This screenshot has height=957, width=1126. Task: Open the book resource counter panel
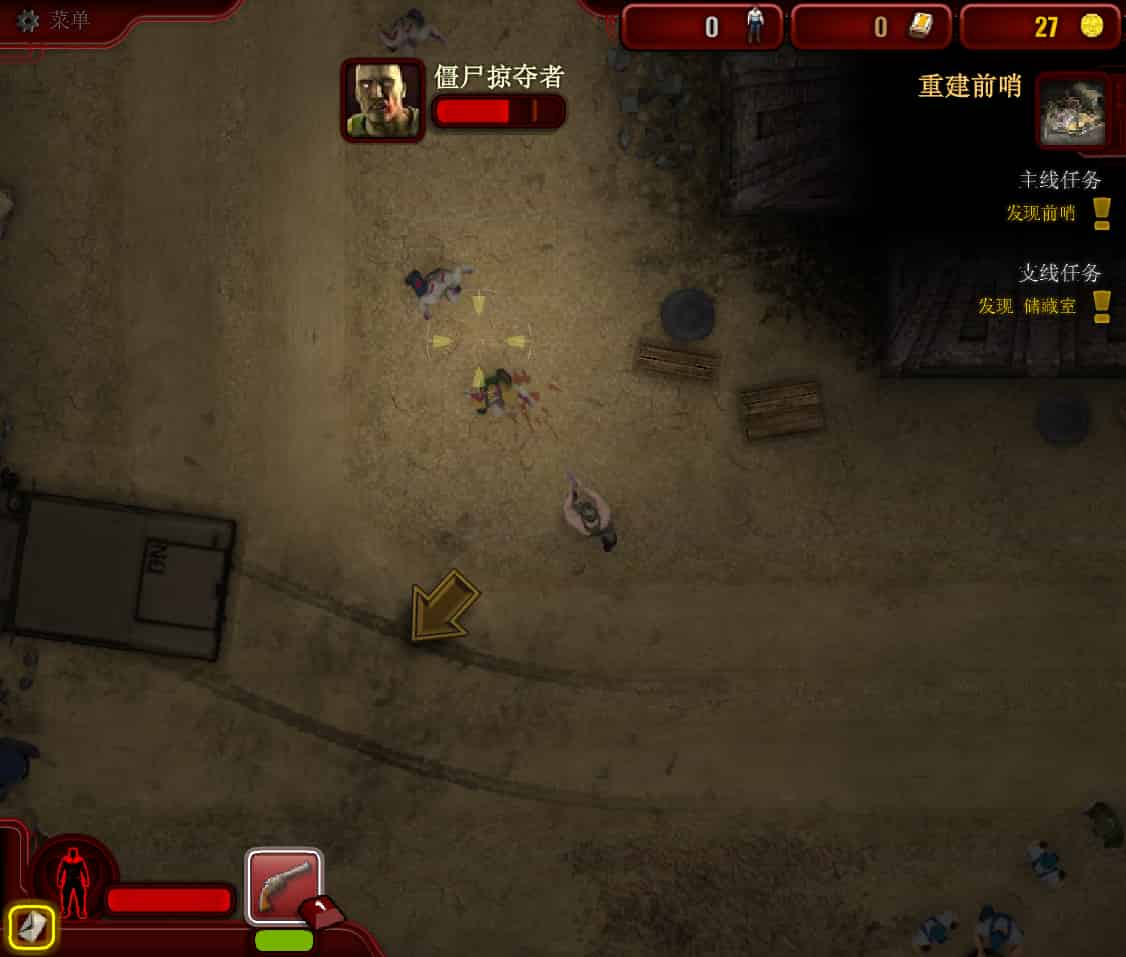(x=872, y=27)
